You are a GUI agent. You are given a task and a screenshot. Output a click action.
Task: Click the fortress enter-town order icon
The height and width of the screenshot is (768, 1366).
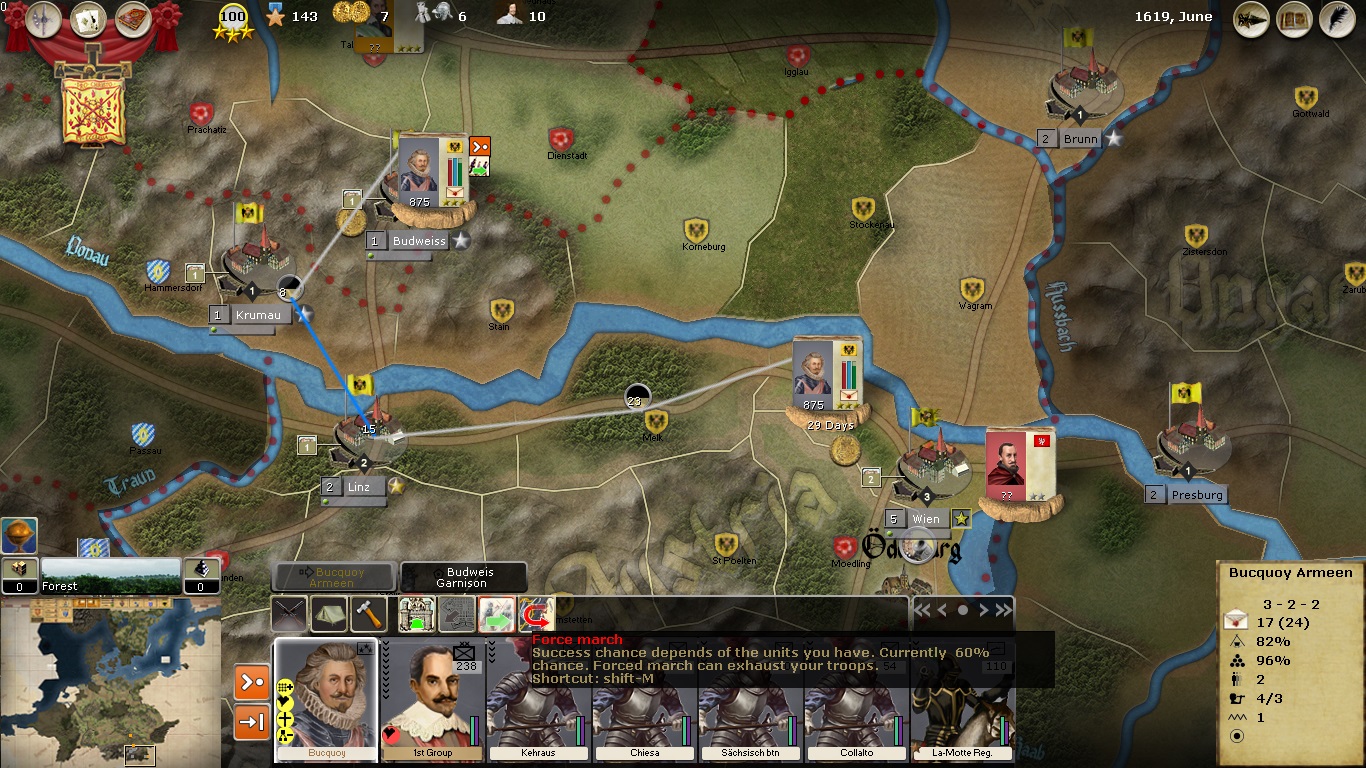[x=416, y=614]
